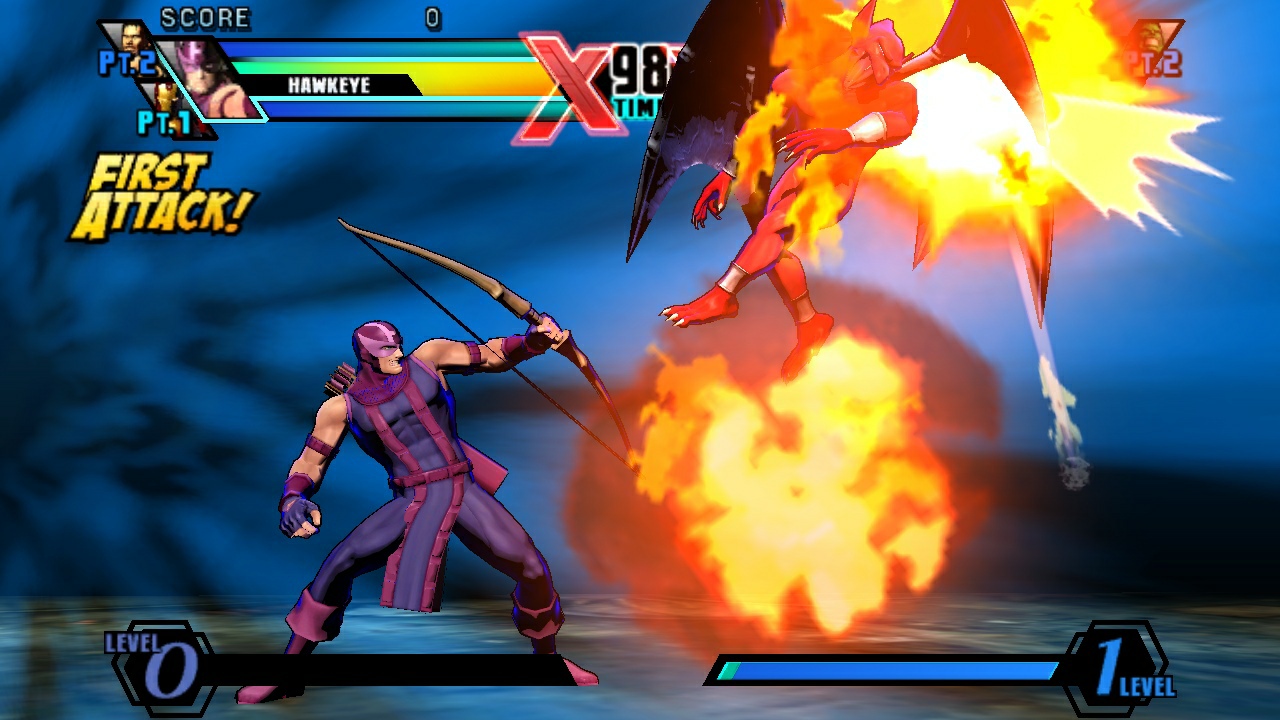Screen dimensions: 1280x720
Task: Click the SCORE label
Action: [203, 16]
